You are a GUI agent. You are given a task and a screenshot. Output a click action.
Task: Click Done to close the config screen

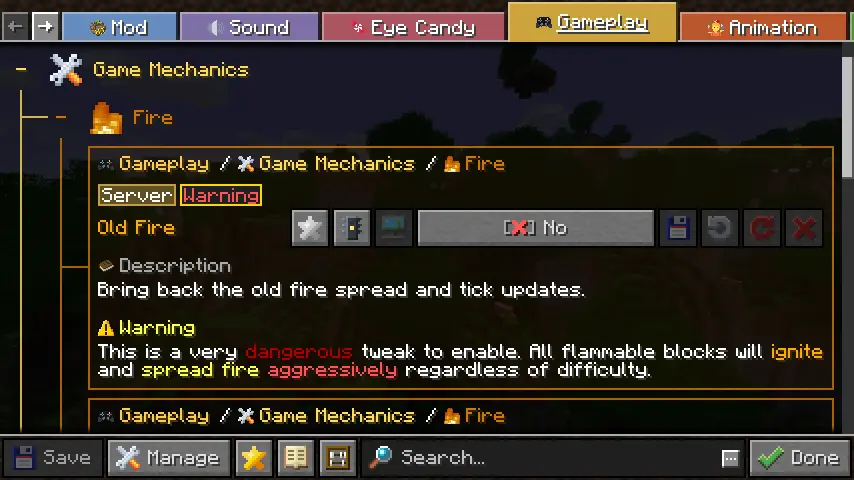tap(799, 458)
